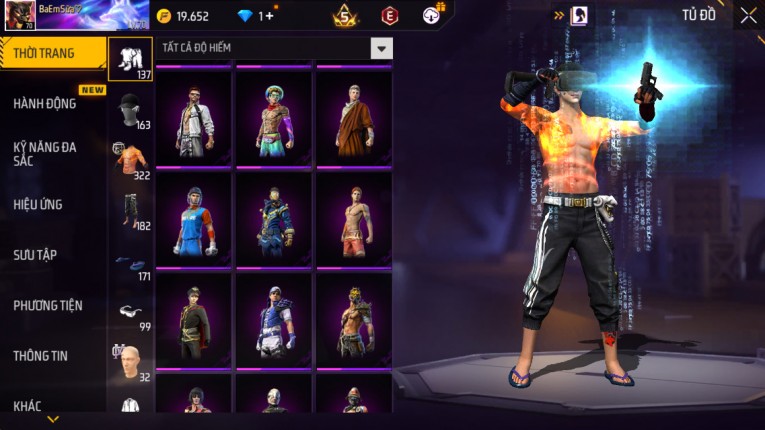Open the gold number 5 rank badge
The height and width of the screenshot is (430, 765).
point(346,16)
